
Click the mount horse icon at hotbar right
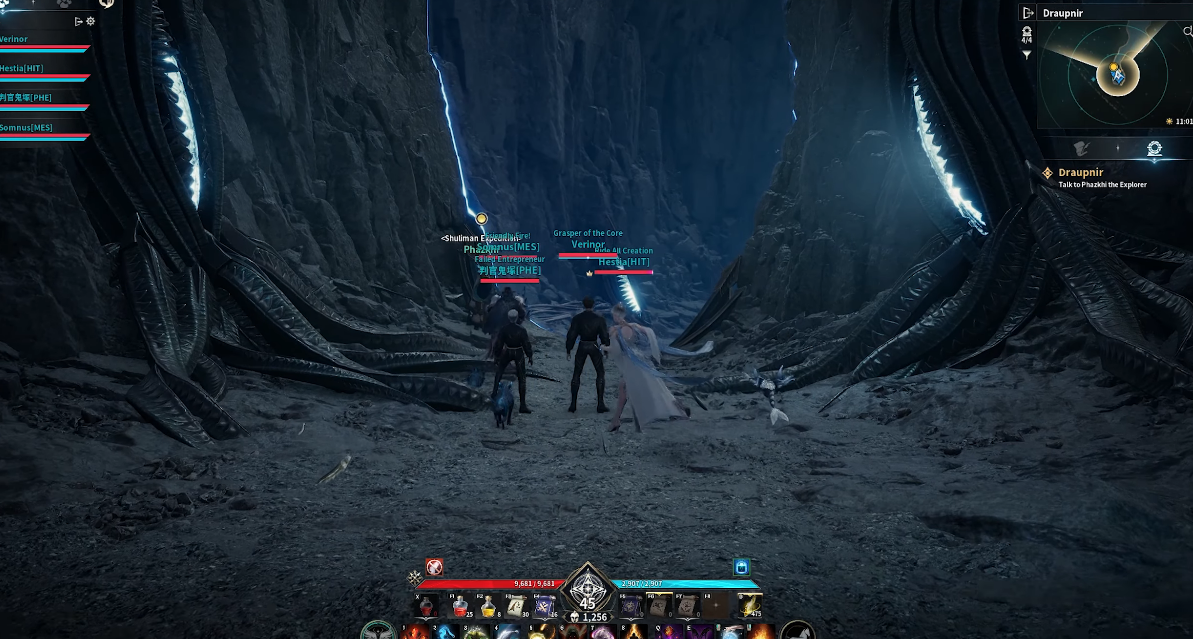tap(797, 632)
